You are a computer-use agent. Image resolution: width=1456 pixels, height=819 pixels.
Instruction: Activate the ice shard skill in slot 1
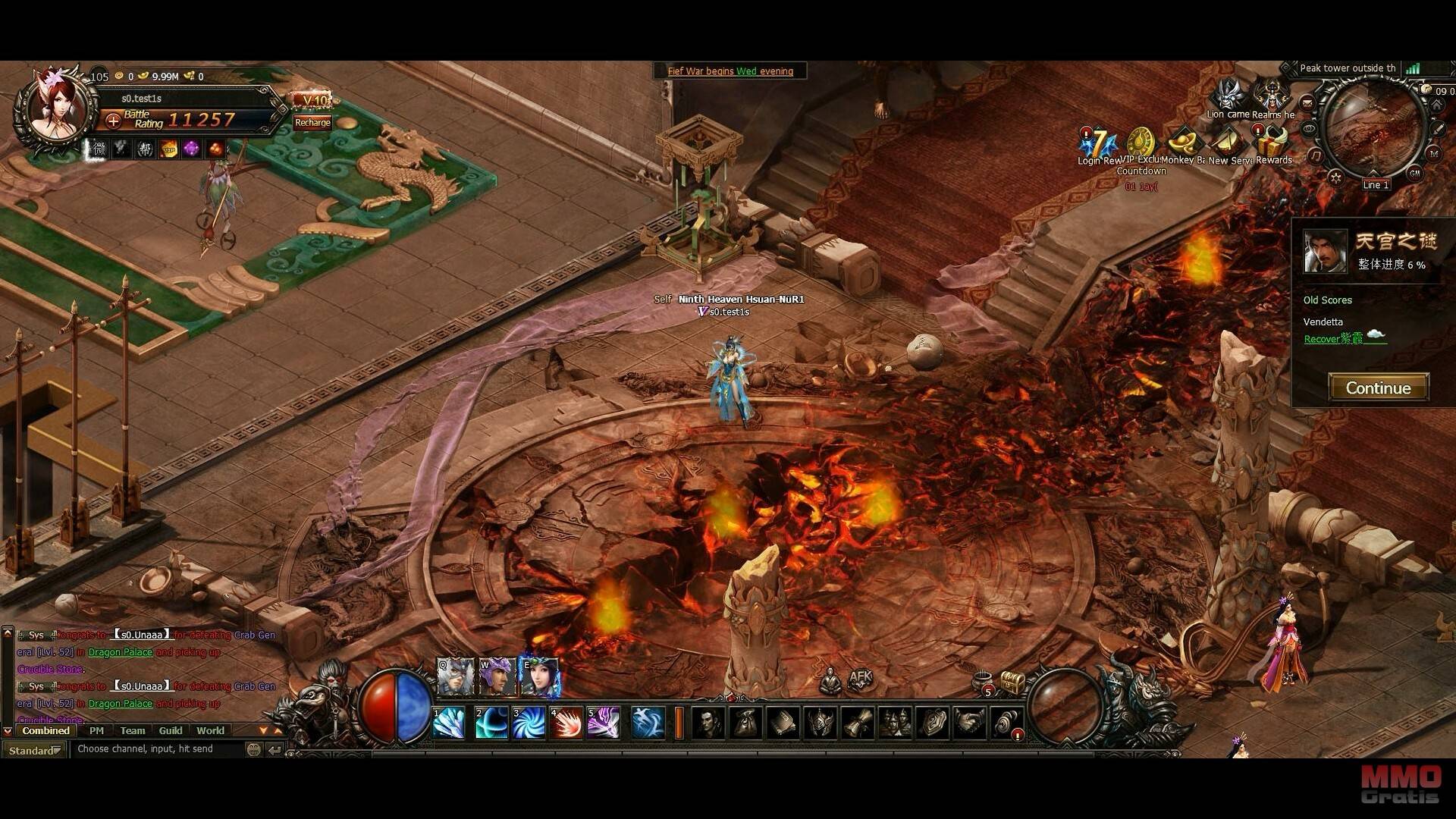(449, 723)
